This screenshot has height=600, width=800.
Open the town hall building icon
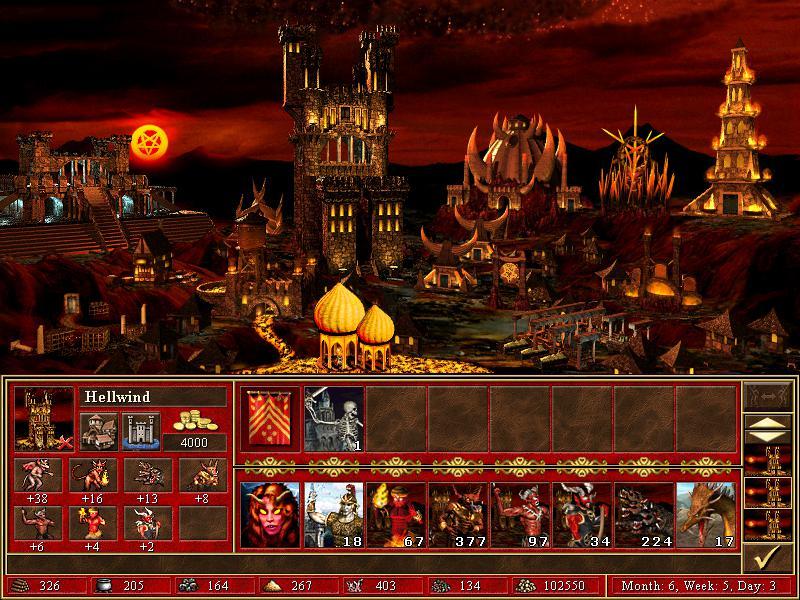96,430
